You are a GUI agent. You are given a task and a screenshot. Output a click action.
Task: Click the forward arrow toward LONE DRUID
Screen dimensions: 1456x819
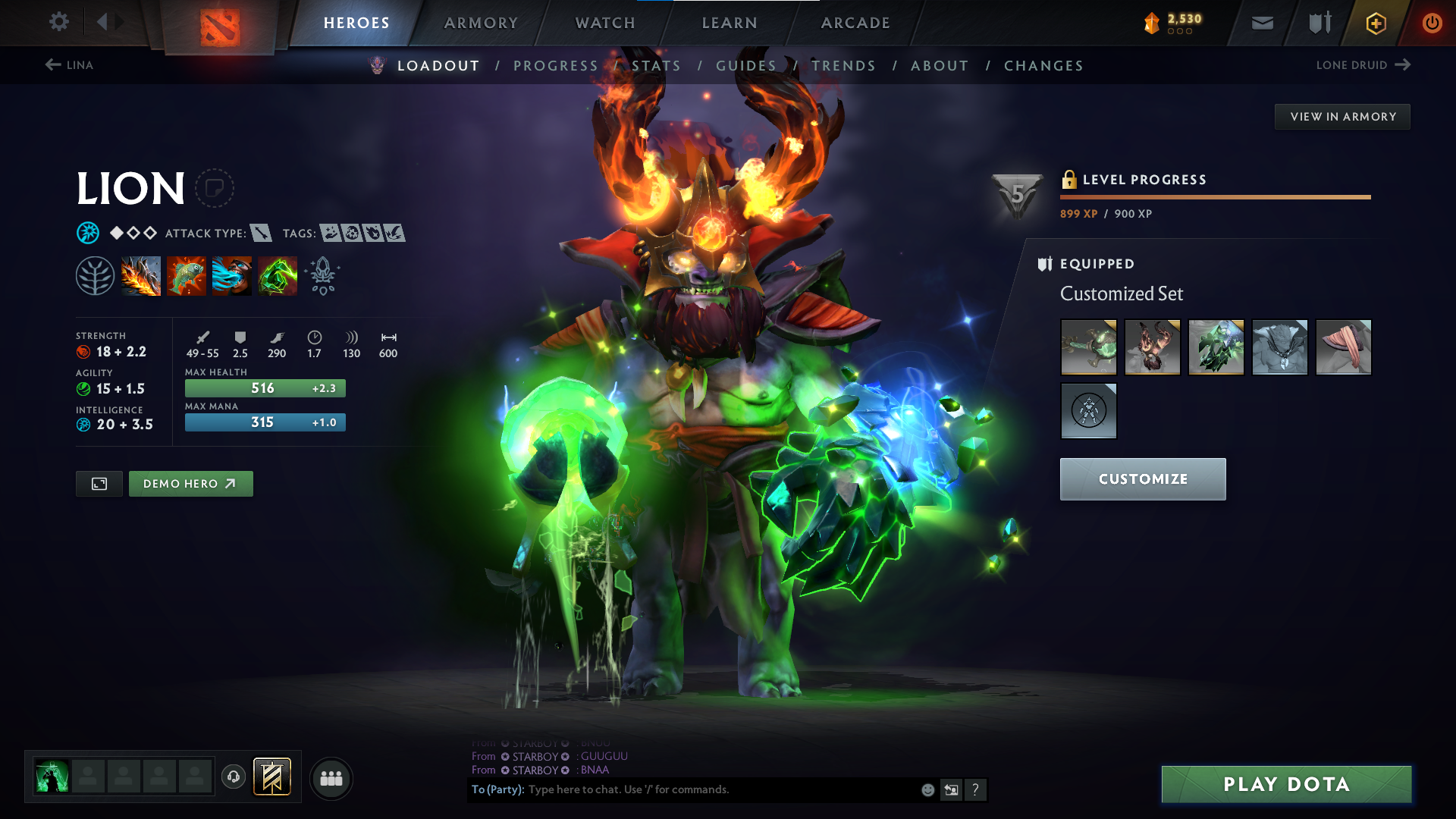[1401, 65]
